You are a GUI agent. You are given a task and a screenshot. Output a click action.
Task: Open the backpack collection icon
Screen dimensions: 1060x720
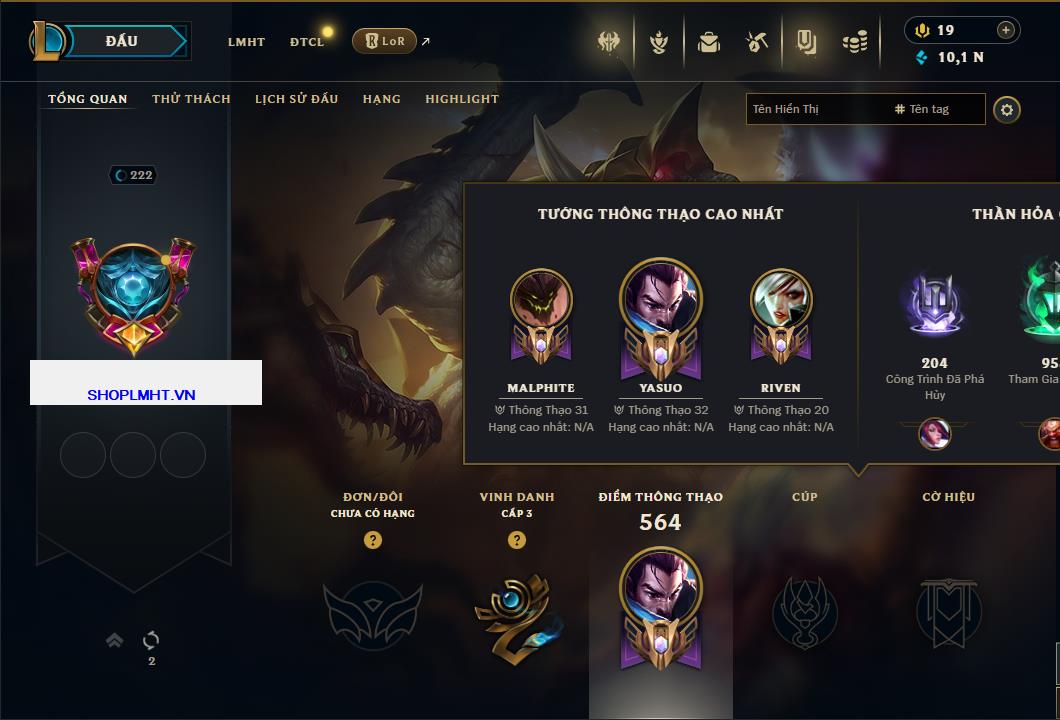pyautogui.click(x=708, y=42)
